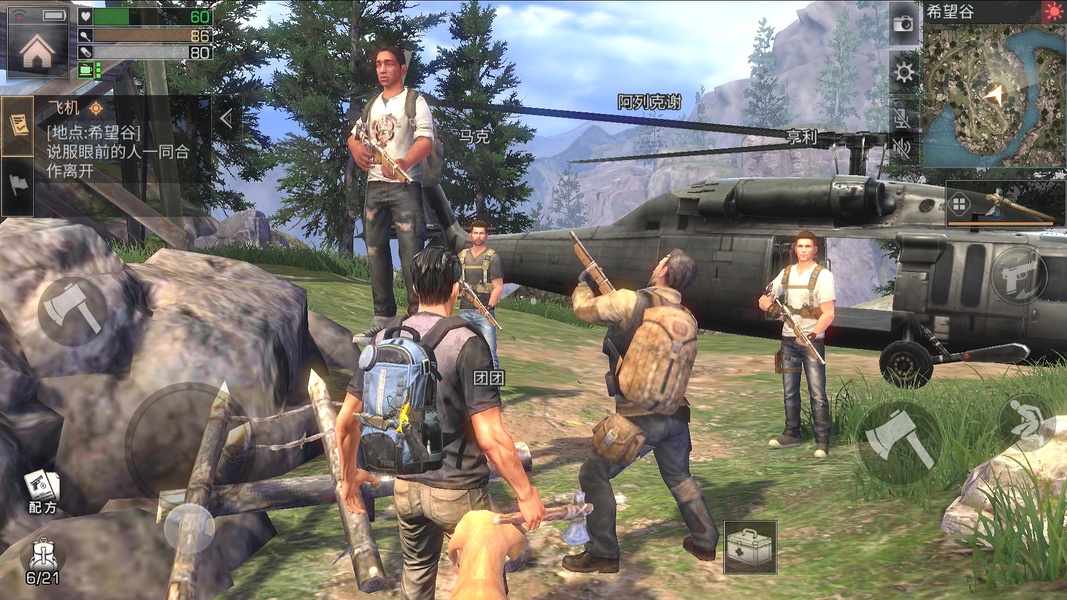Viewport: 1067px width, 600px height.
Task: Open the 配方 recipes menu
Action: pos(41,490)
